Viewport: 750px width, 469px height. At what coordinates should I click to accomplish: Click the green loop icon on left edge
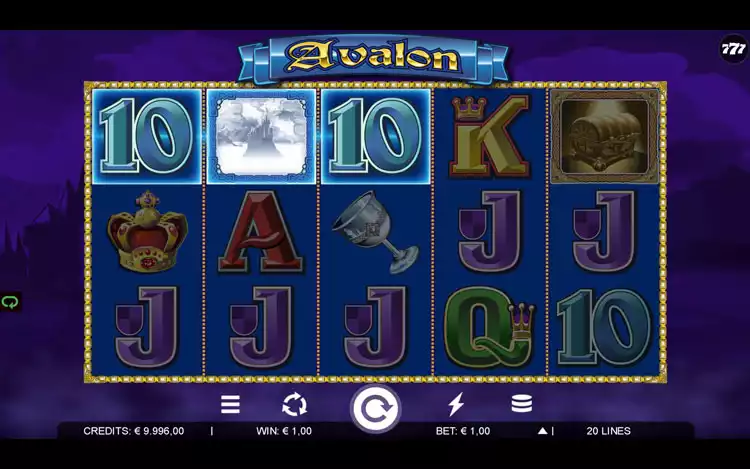coord(10,301)
